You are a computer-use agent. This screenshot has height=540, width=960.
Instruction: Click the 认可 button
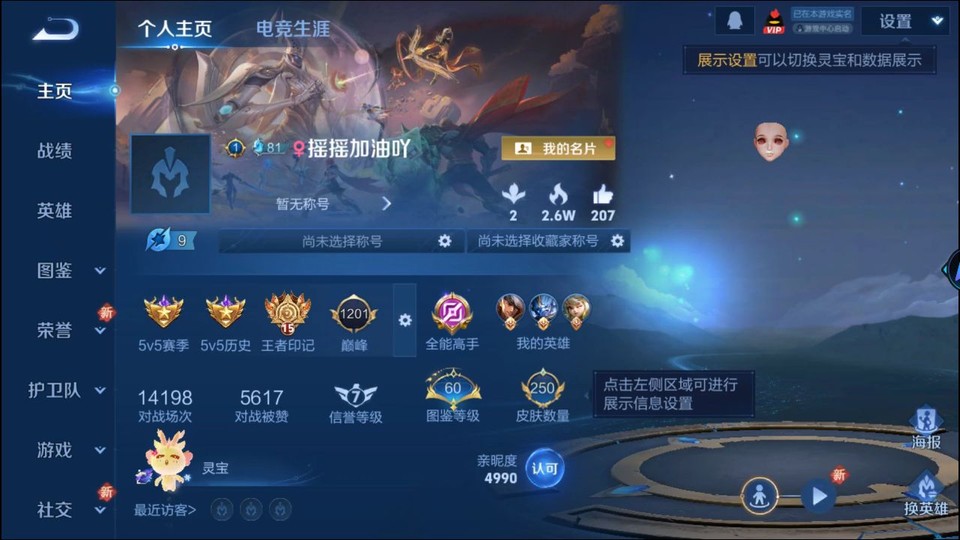click(545, 467)
